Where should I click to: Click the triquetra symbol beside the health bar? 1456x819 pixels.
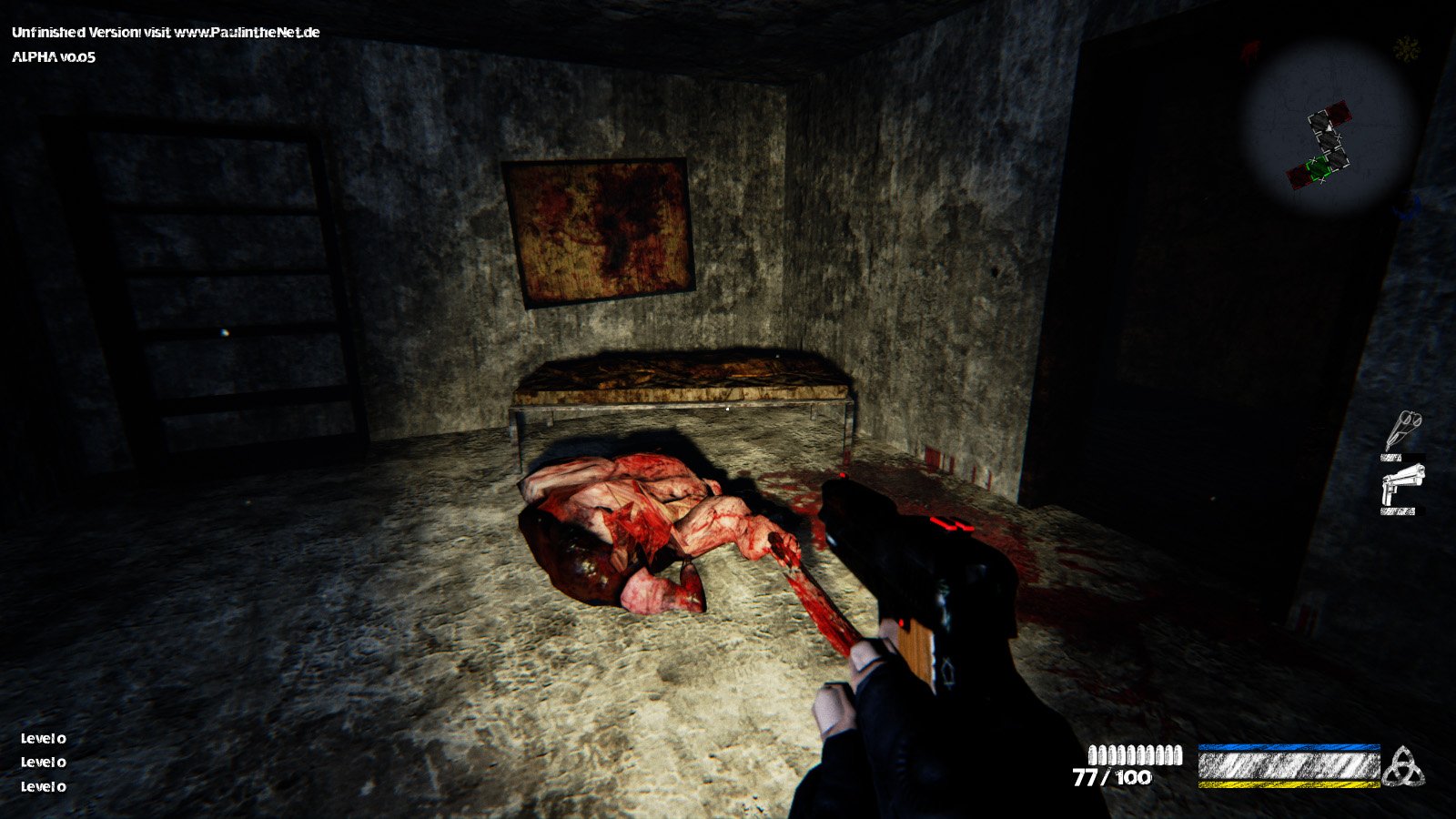1406,764
